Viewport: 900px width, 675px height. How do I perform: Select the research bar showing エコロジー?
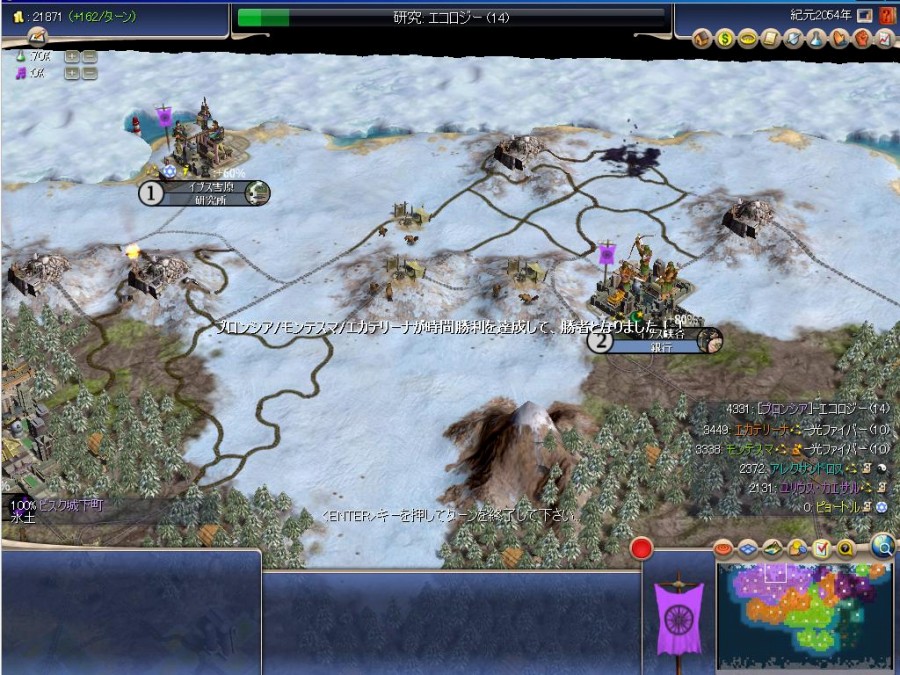coord(451,17)
